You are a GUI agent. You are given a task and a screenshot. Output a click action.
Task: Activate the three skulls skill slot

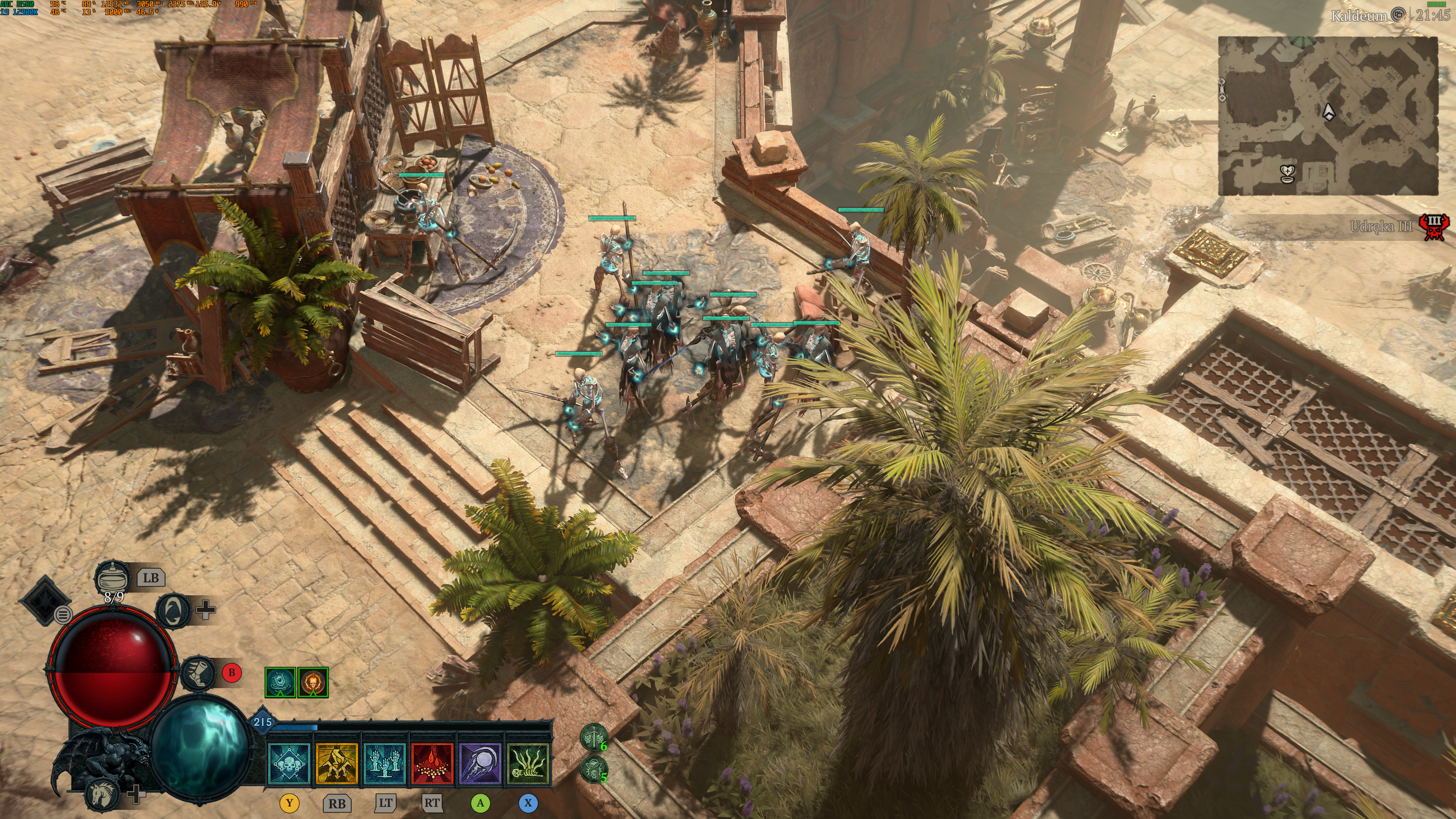click(x=289, y=764)
